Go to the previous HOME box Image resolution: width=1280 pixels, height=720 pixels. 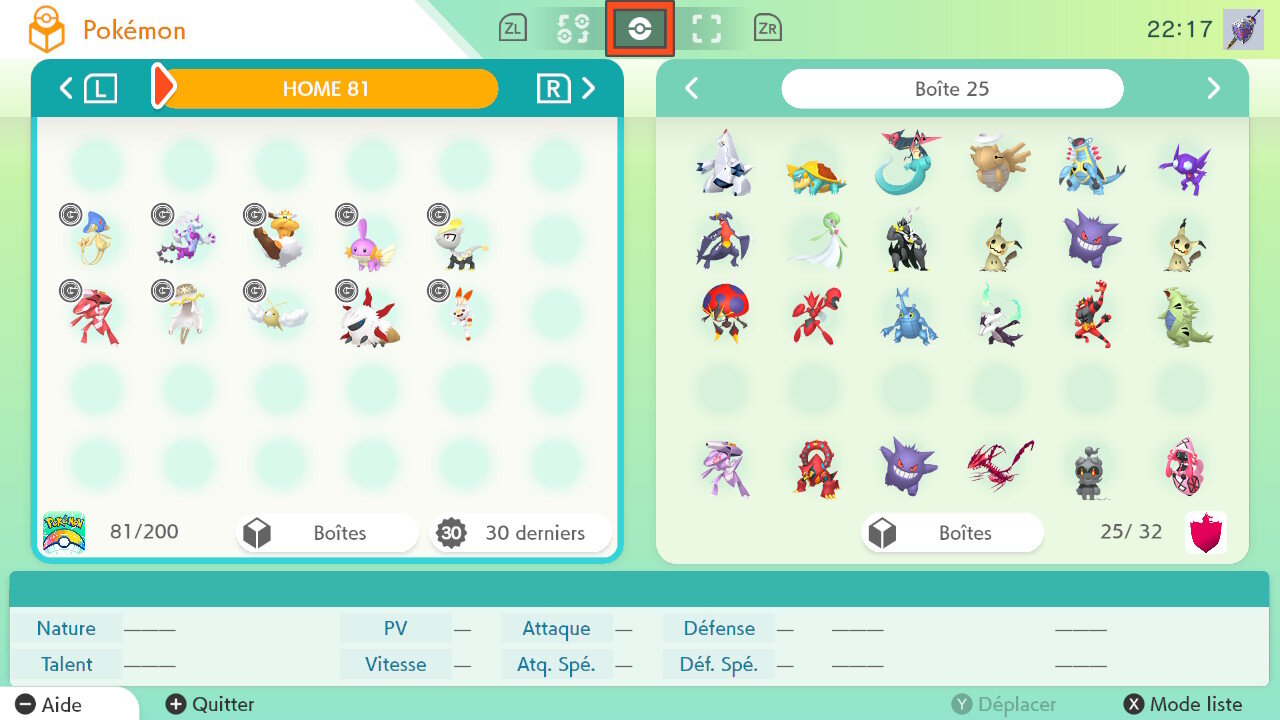pyautogui.click(x=66, y=89)
